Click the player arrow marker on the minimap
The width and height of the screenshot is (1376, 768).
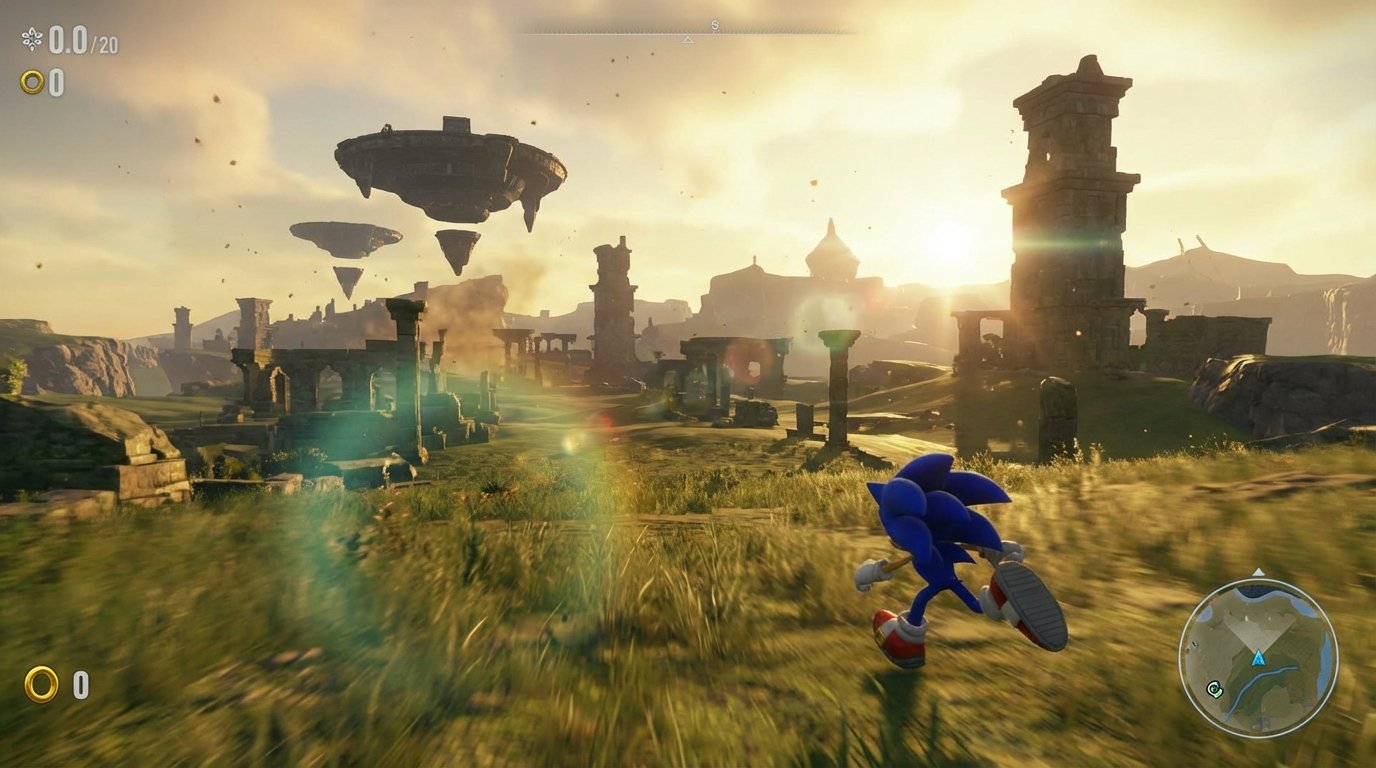(1259, 659)
